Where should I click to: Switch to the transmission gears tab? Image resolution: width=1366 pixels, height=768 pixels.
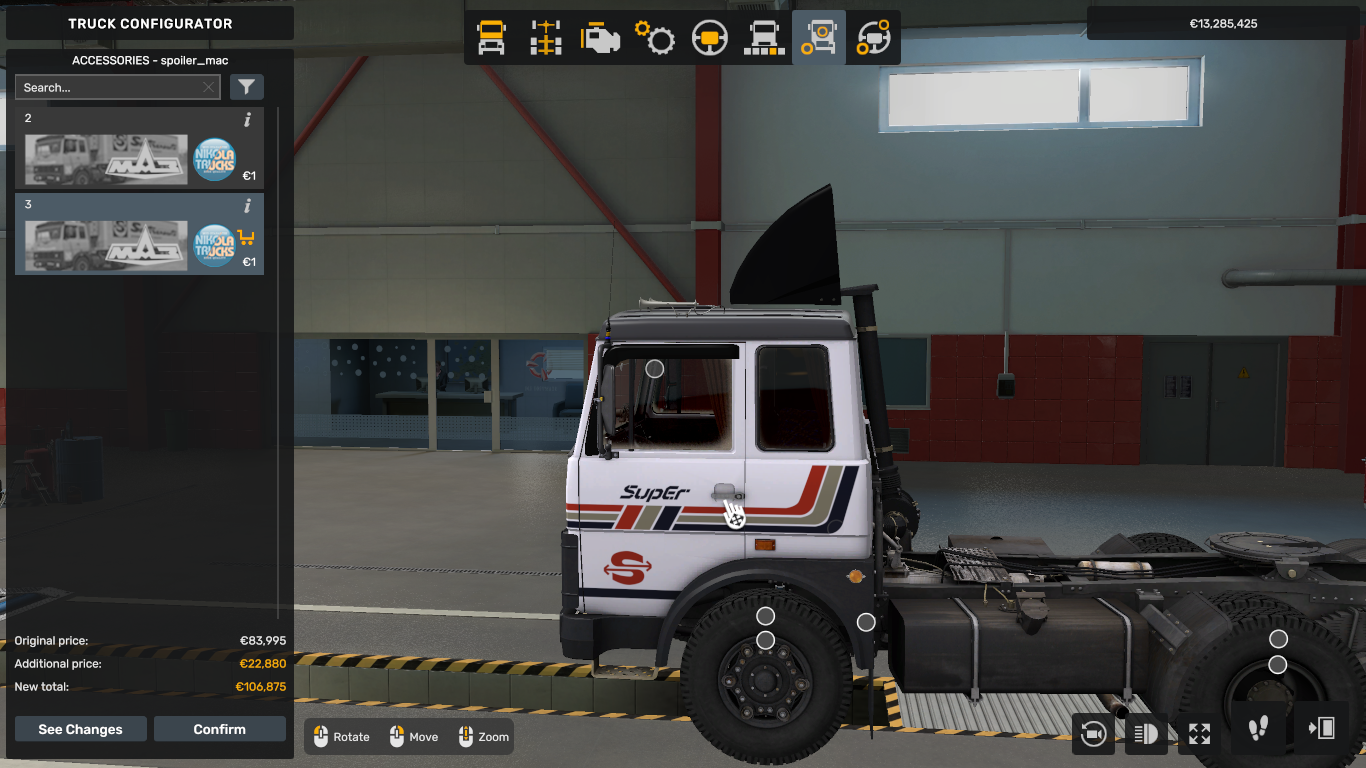(655, 38)
